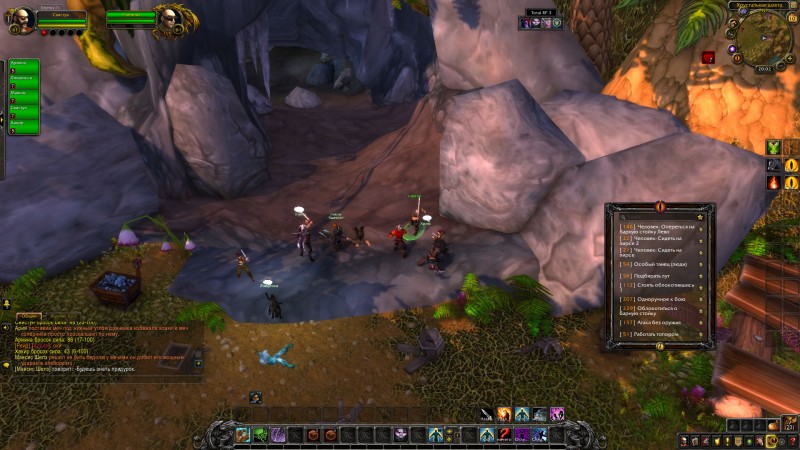Click the chat log window
The height and width of the screenshot is (450, 800).
point(100,345)
